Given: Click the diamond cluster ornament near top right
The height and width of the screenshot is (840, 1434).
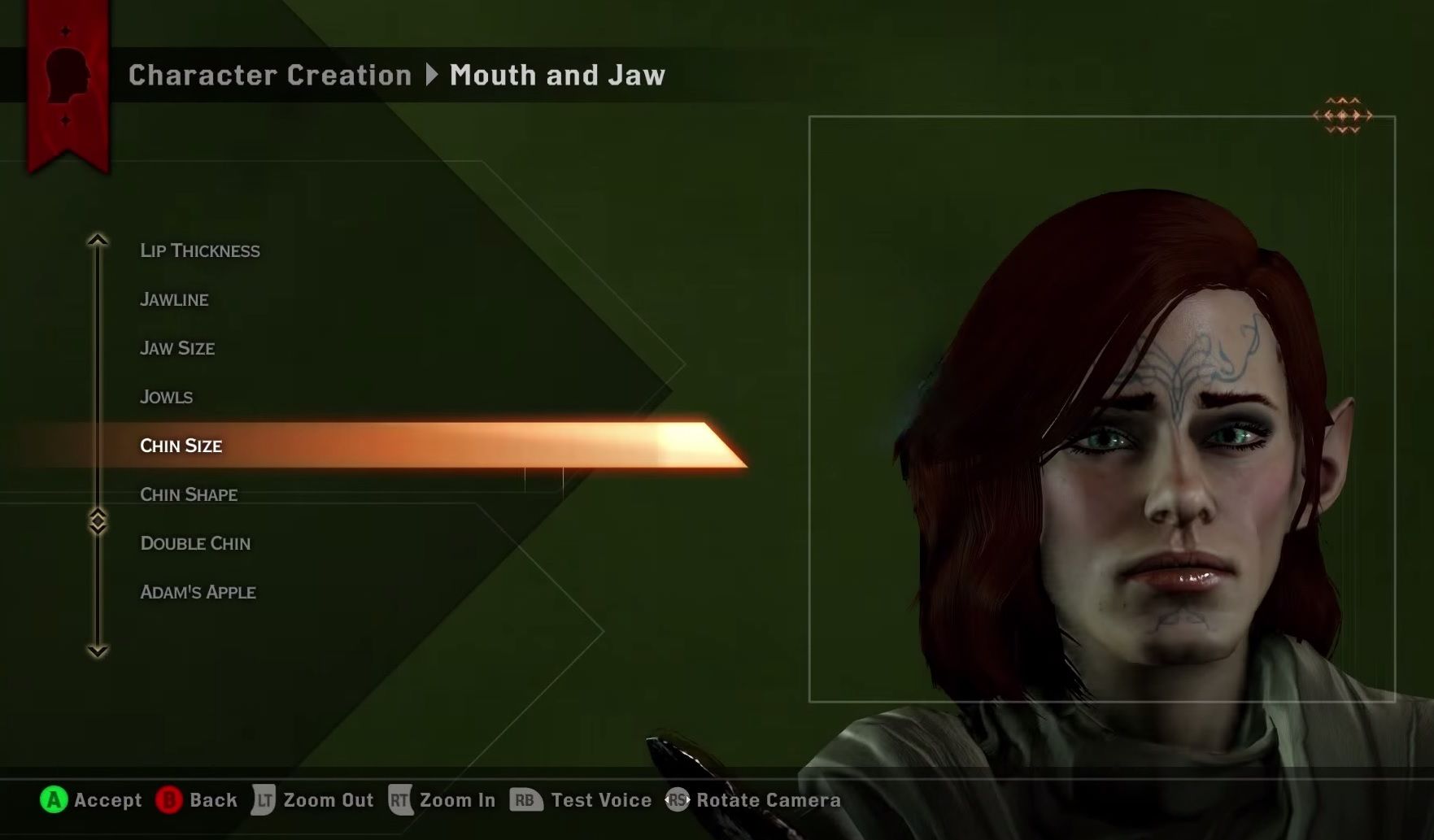Looking at the screenshot, I should [x=1344, y=114].
